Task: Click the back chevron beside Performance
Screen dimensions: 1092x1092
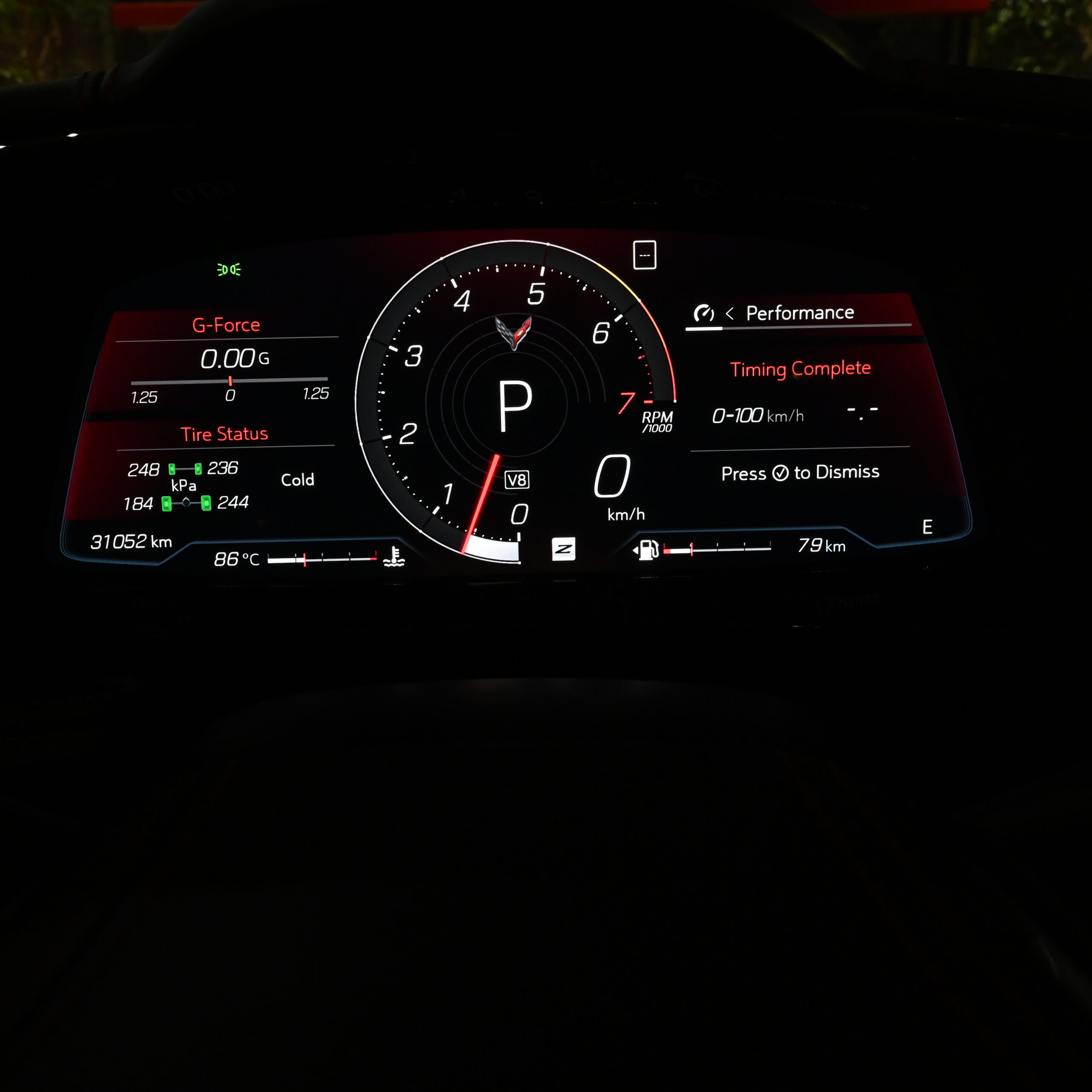Action: (x=730, y=314)
